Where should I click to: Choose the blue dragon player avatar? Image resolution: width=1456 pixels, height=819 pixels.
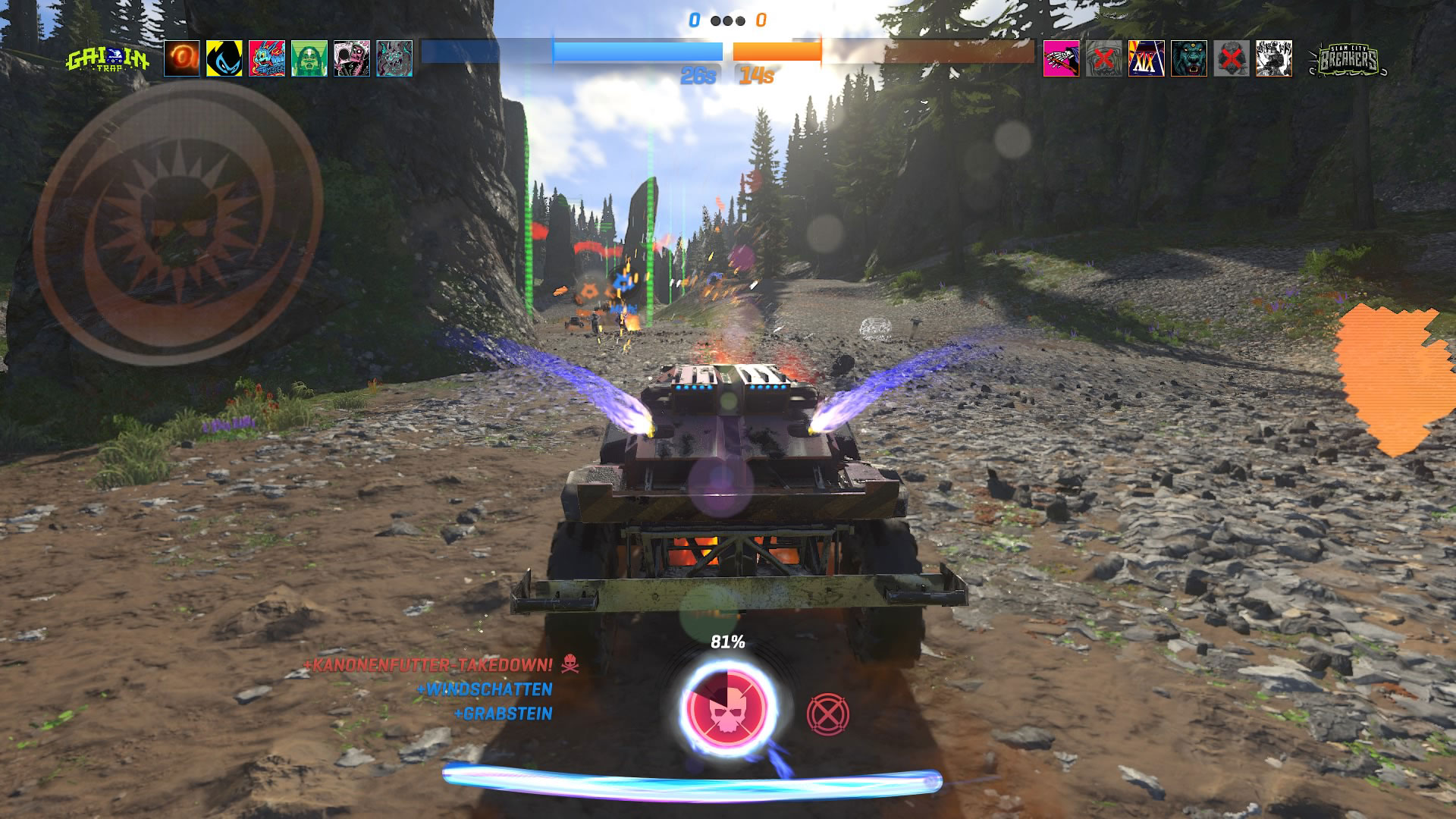(267, 58)
